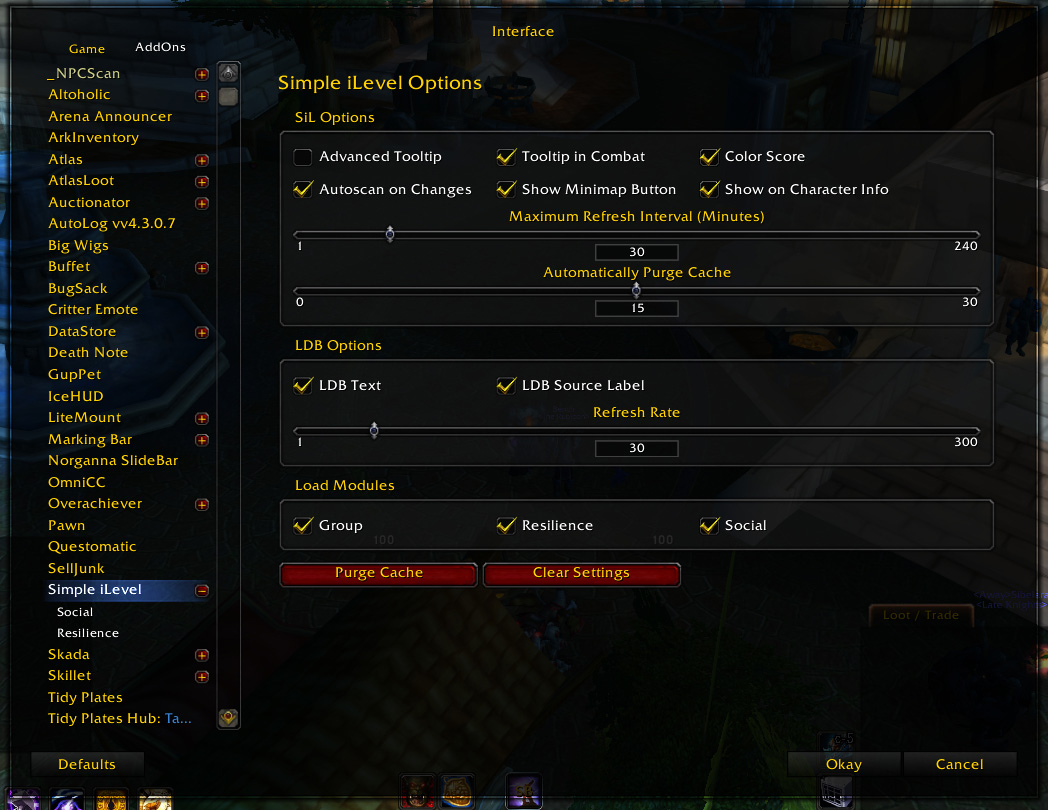Viewport: 1048px width, 810px height.
Task: Enable the Advanced Tooltip checkbox
Action: click(x=303, y=157)
